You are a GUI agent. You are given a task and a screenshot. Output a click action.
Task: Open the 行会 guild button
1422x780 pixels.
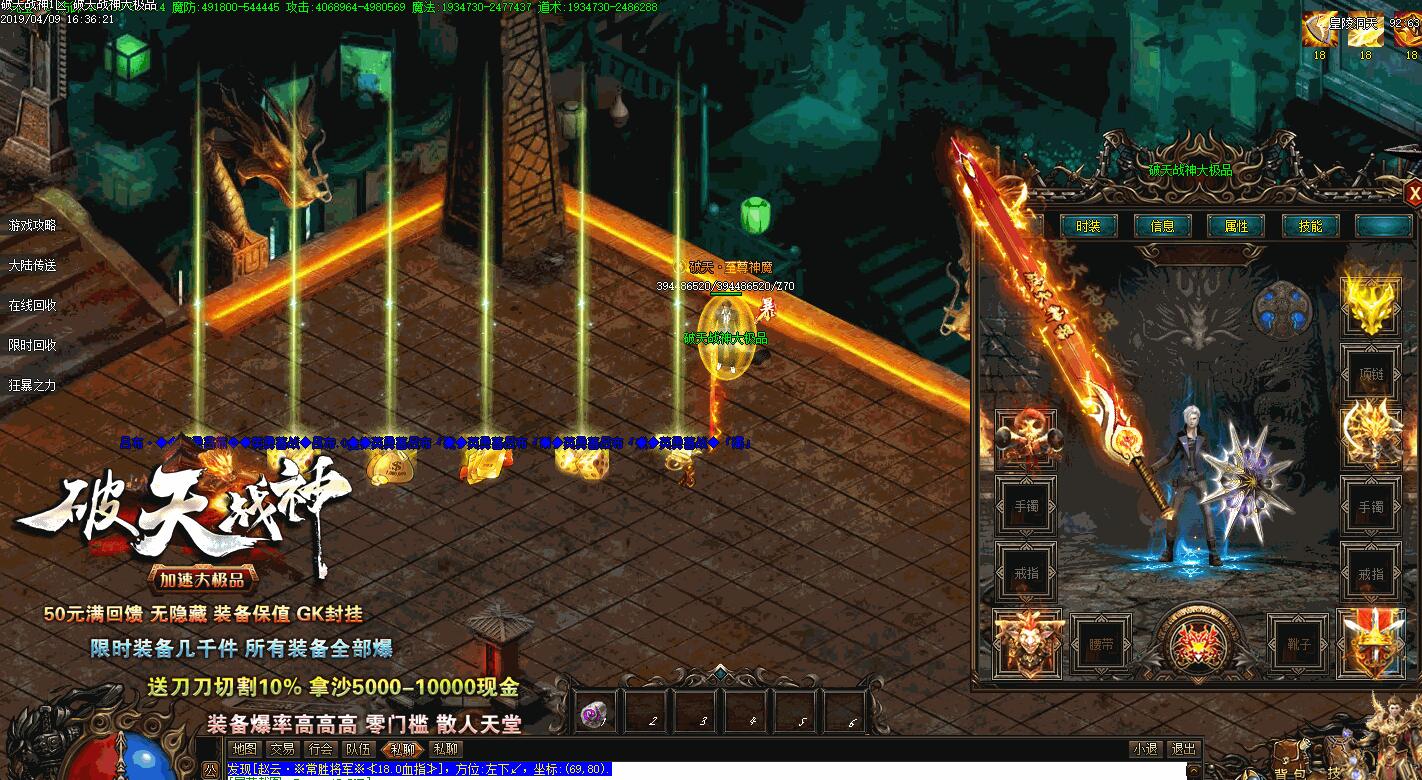320,748
